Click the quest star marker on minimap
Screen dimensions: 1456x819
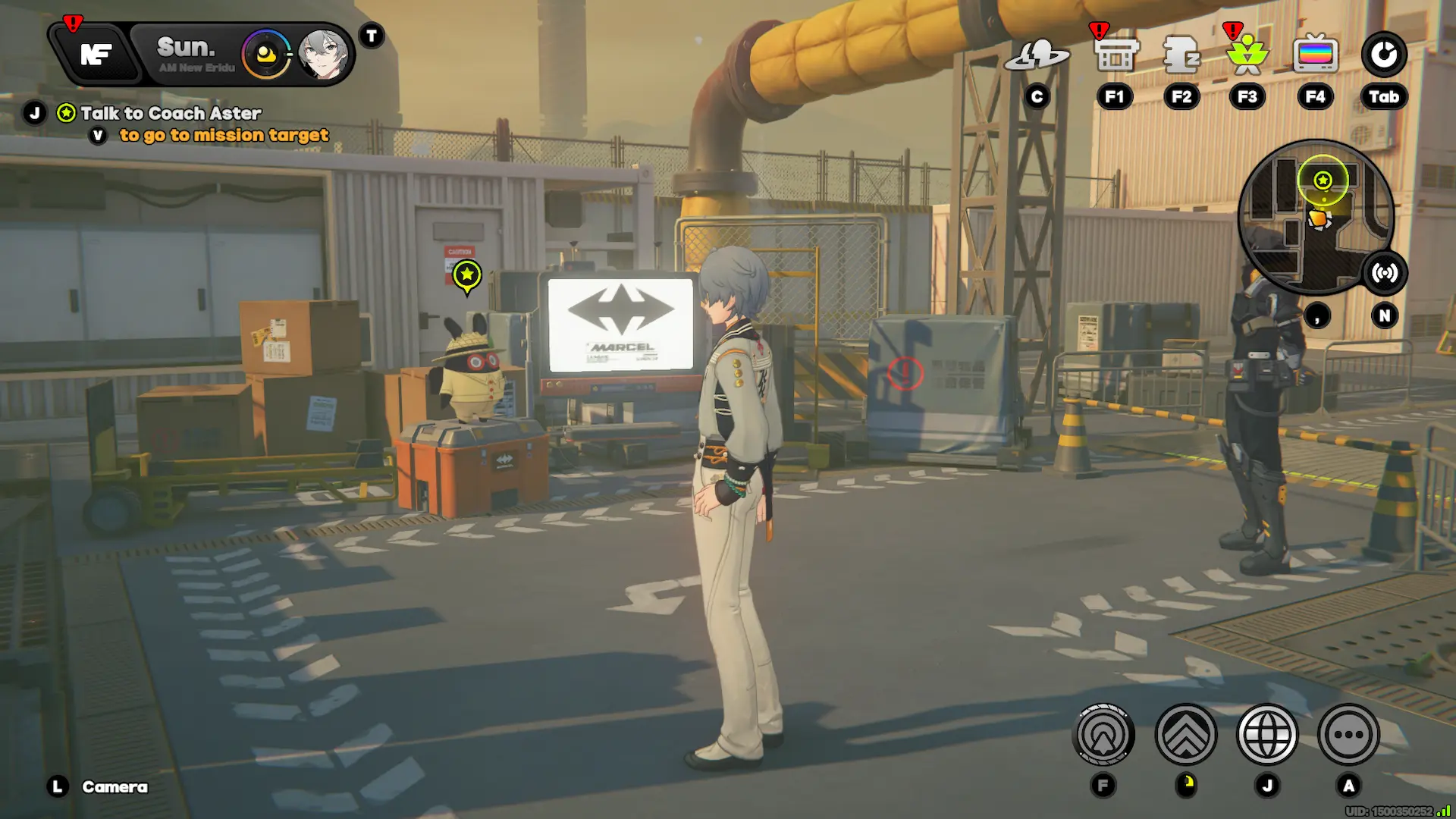coord(1323,180)
